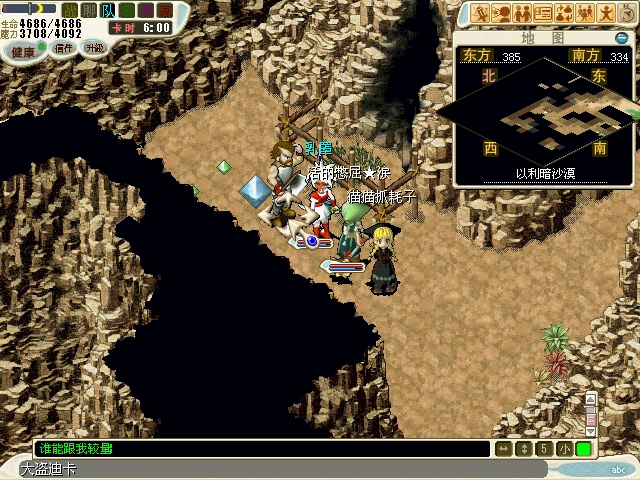
Task: Click the green chat color swatch
Action: coord(583,449)
